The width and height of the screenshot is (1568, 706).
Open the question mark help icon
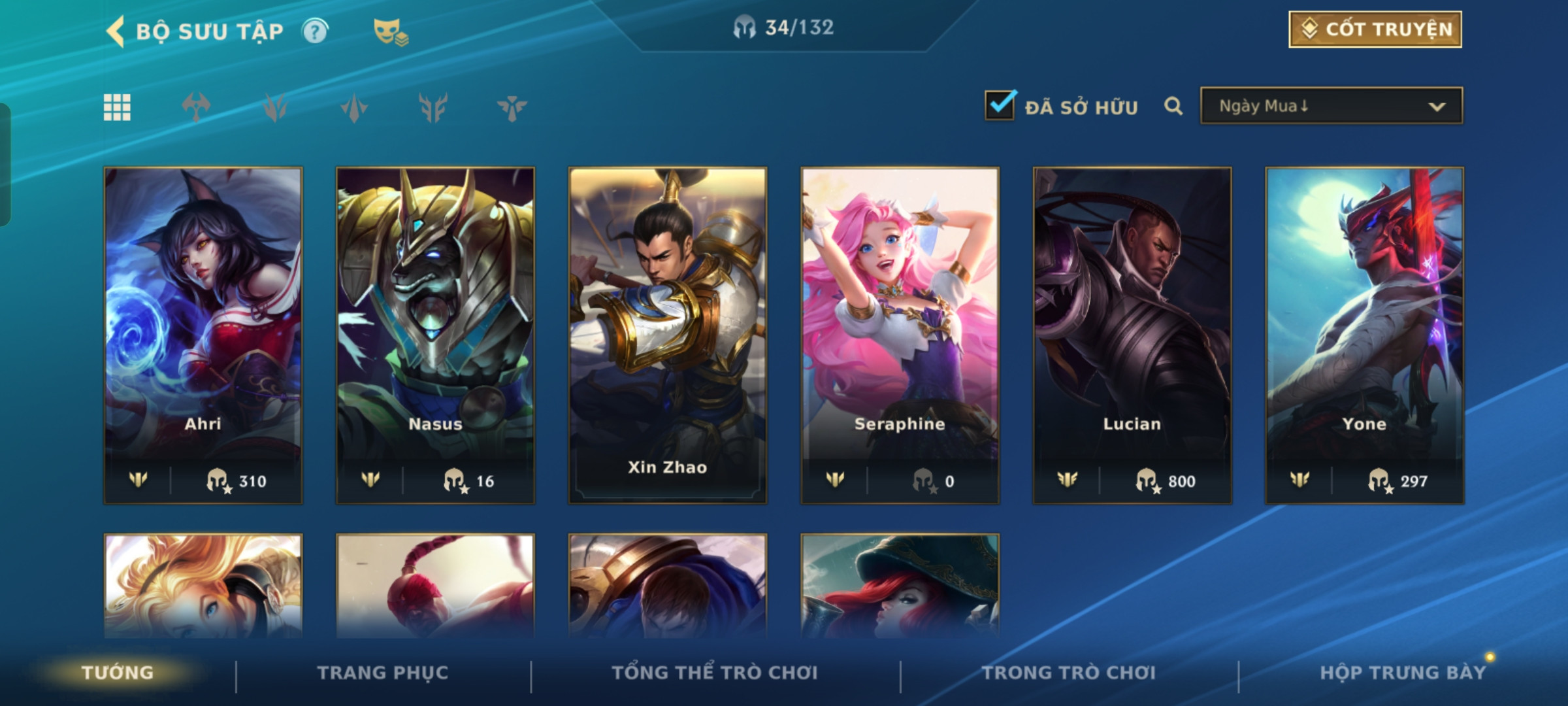315,31
